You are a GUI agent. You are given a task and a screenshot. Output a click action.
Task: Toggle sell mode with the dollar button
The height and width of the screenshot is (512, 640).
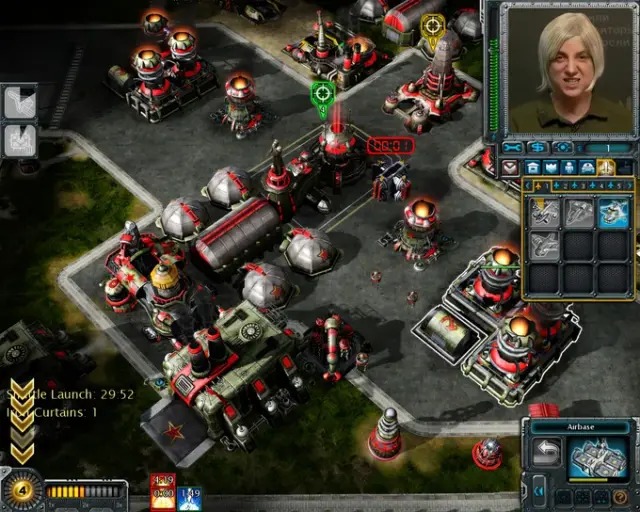pyautogui.click(x=539, y=148)
